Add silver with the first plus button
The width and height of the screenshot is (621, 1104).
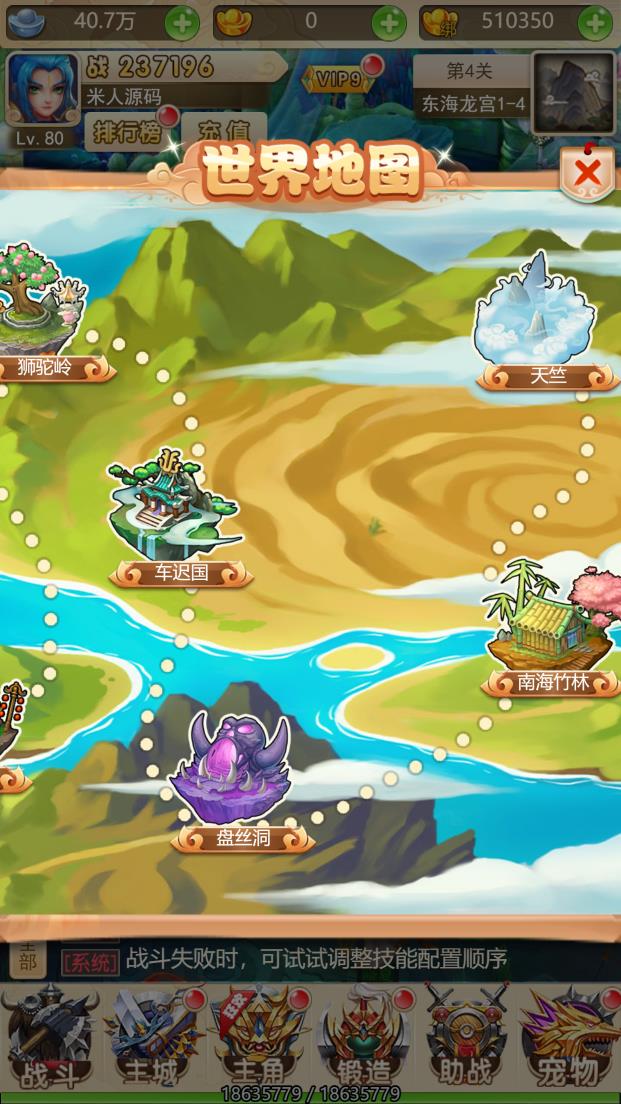(182, 21)
